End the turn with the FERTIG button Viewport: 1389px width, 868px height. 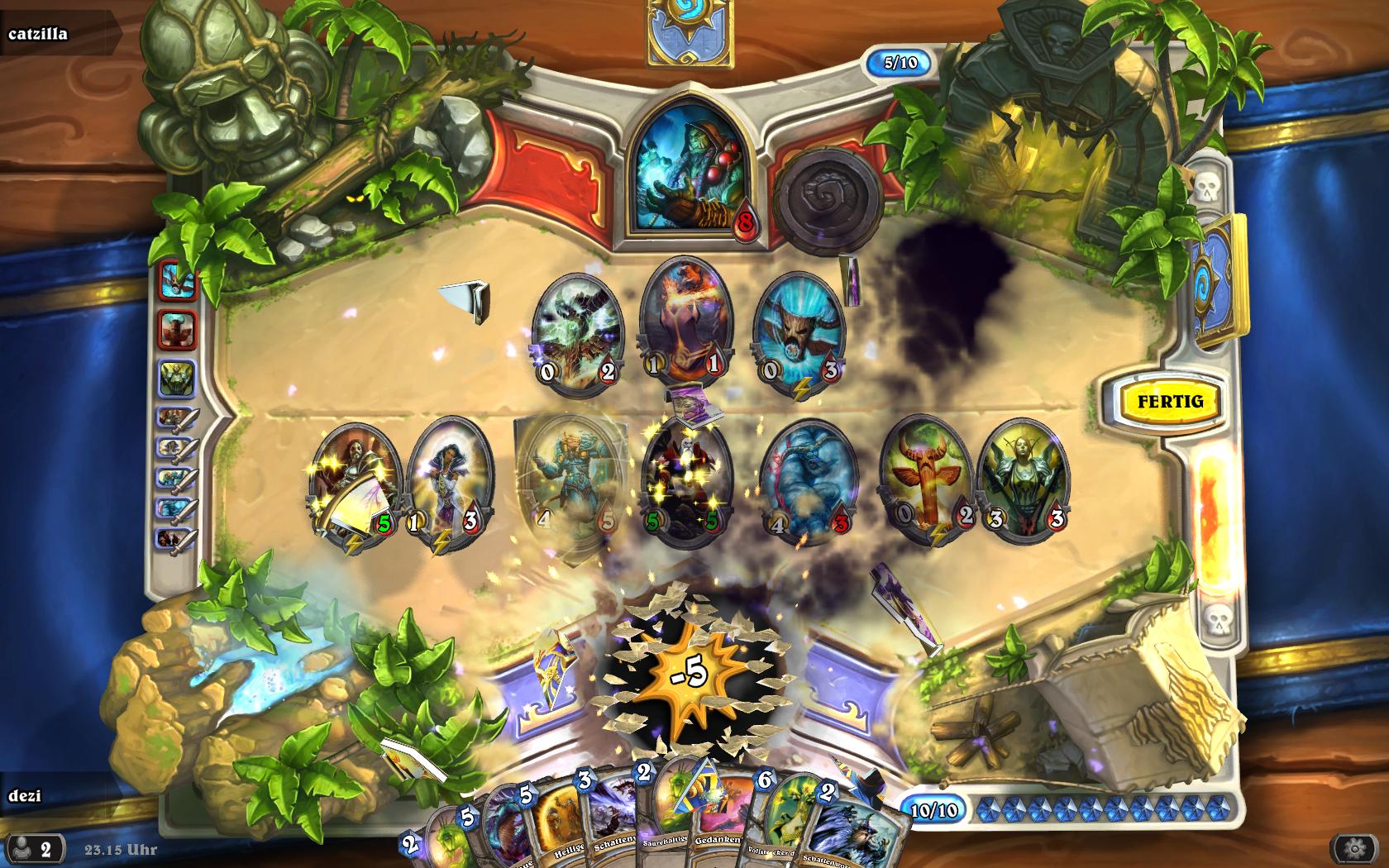(x=1169, y=402)
